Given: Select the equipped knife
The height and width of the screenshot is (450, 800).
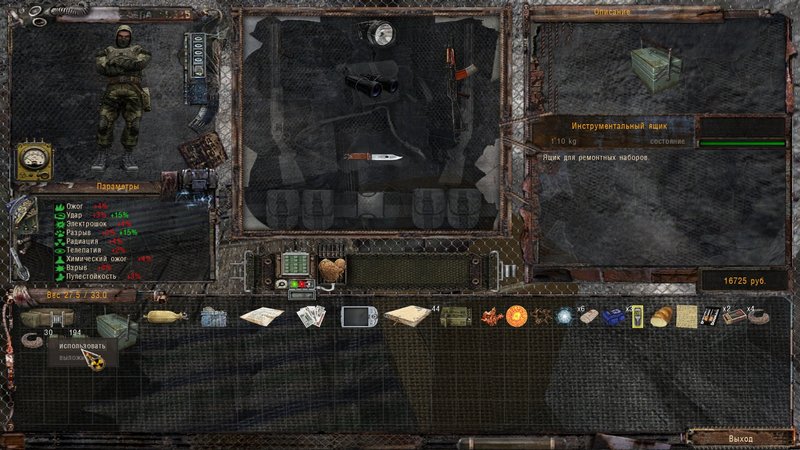Looking at the screenshot, I should coord(374,157).
